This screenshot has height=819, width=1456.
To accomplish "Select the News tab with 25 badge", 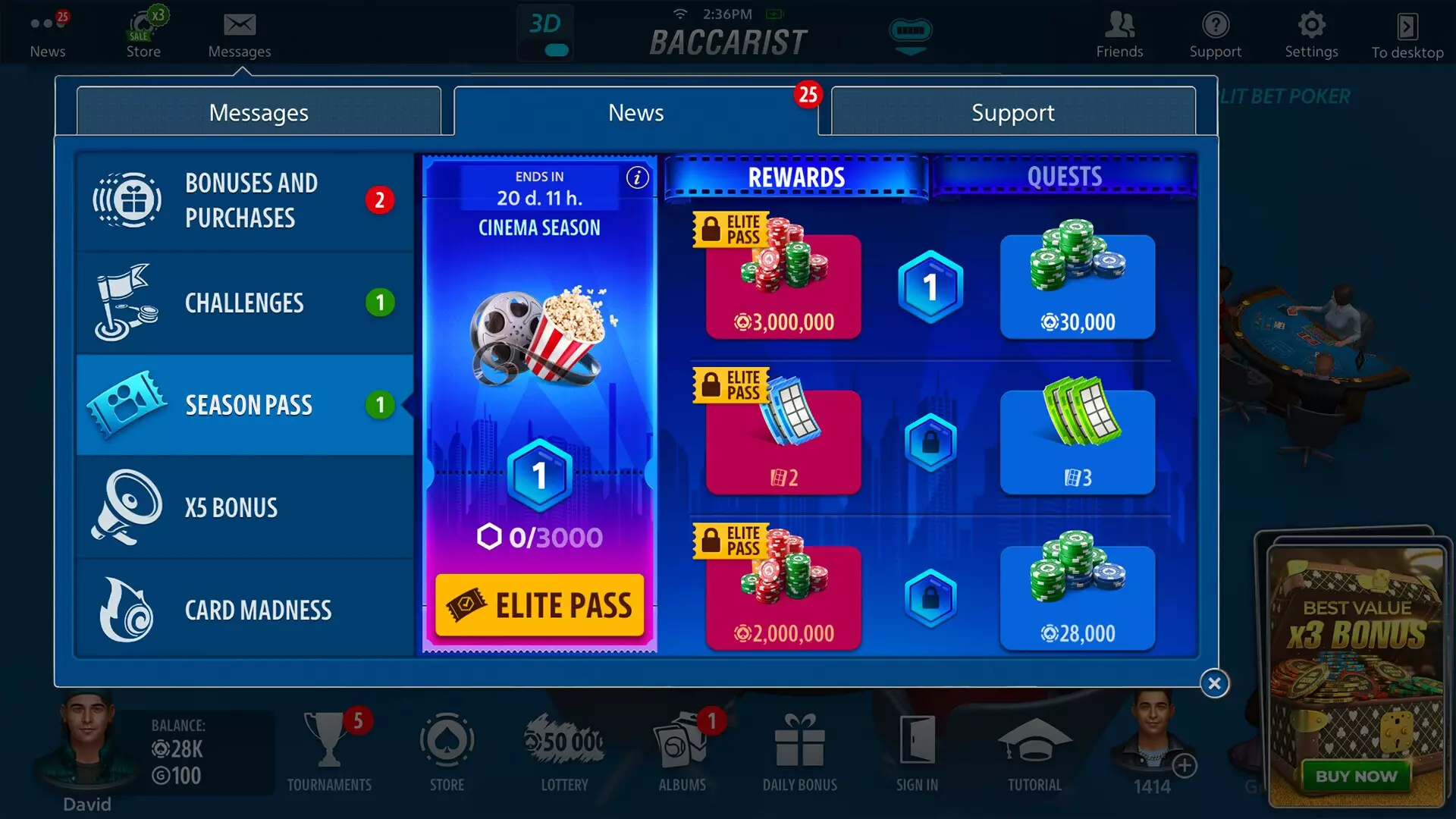I will tap(635, 112).
